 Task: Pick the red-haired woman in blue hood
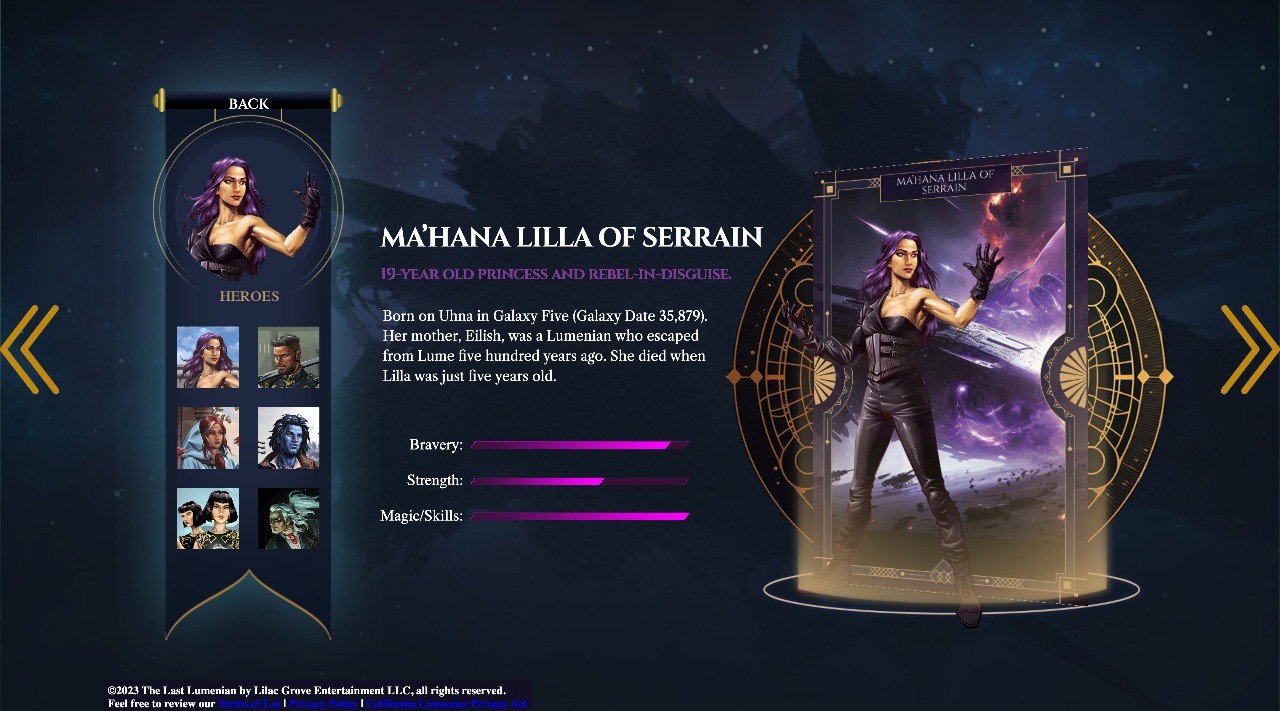[x=208, y=438]
